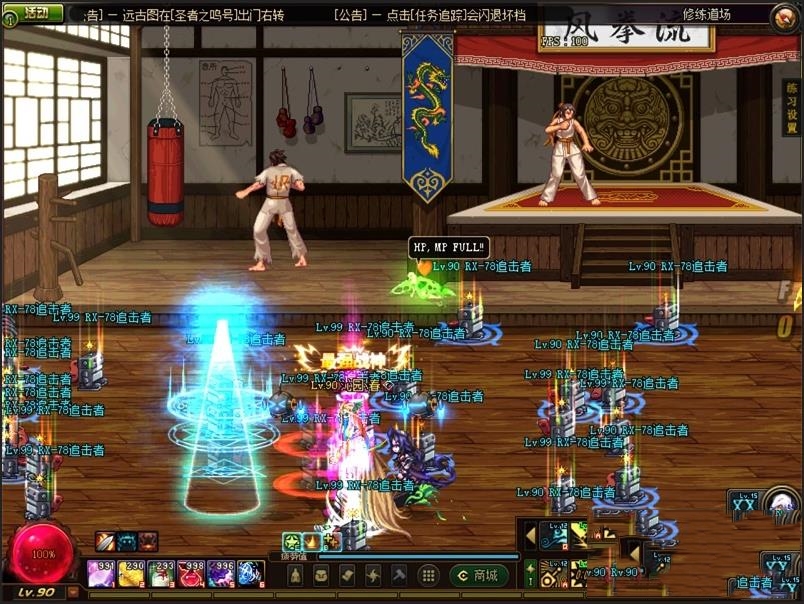Click the hammer icon in the menu bar
Screen dimensions: 804x604
coord(398,575)
